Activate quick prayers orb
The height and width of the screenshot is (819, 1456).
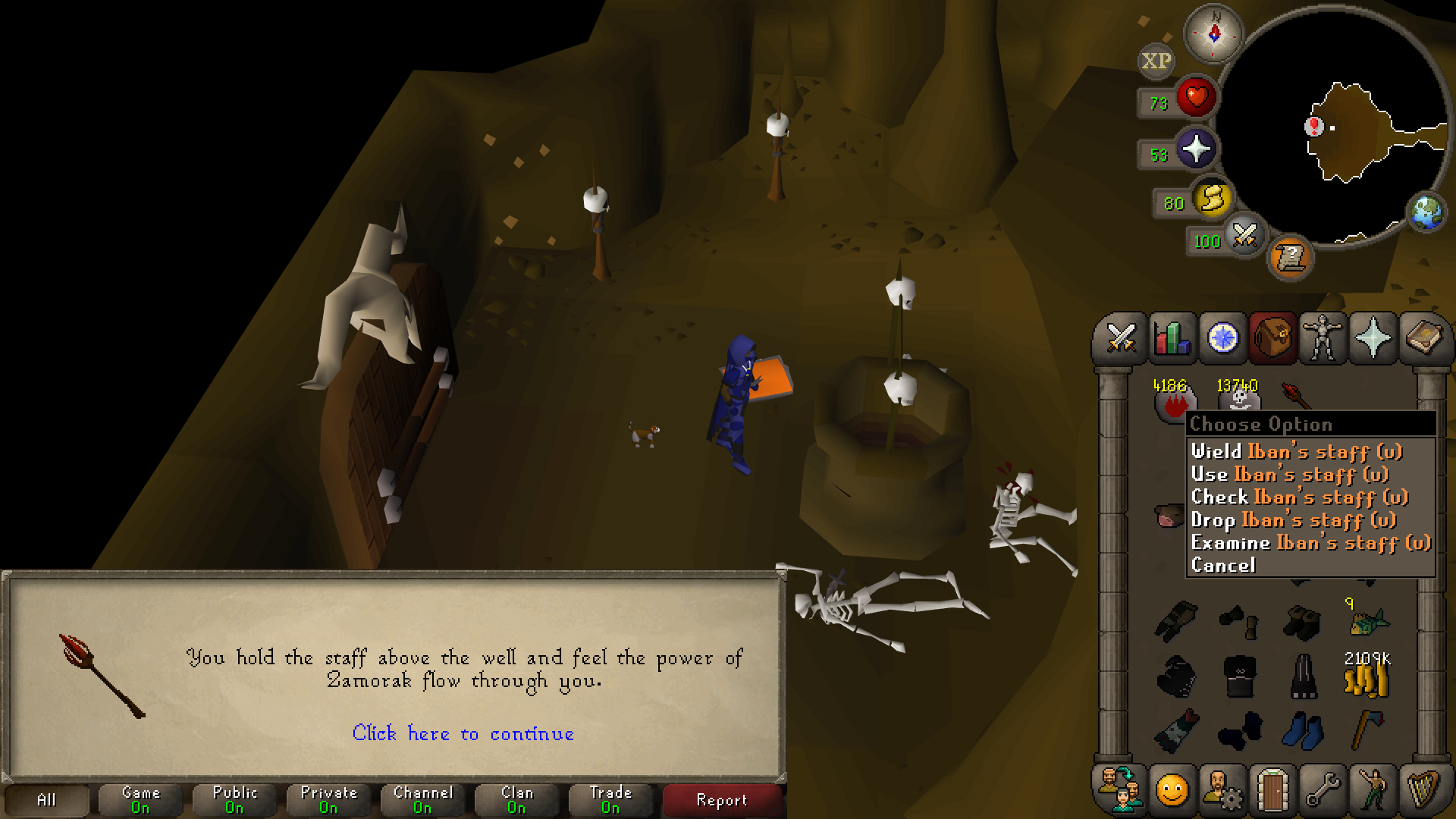pos(1195,149)
